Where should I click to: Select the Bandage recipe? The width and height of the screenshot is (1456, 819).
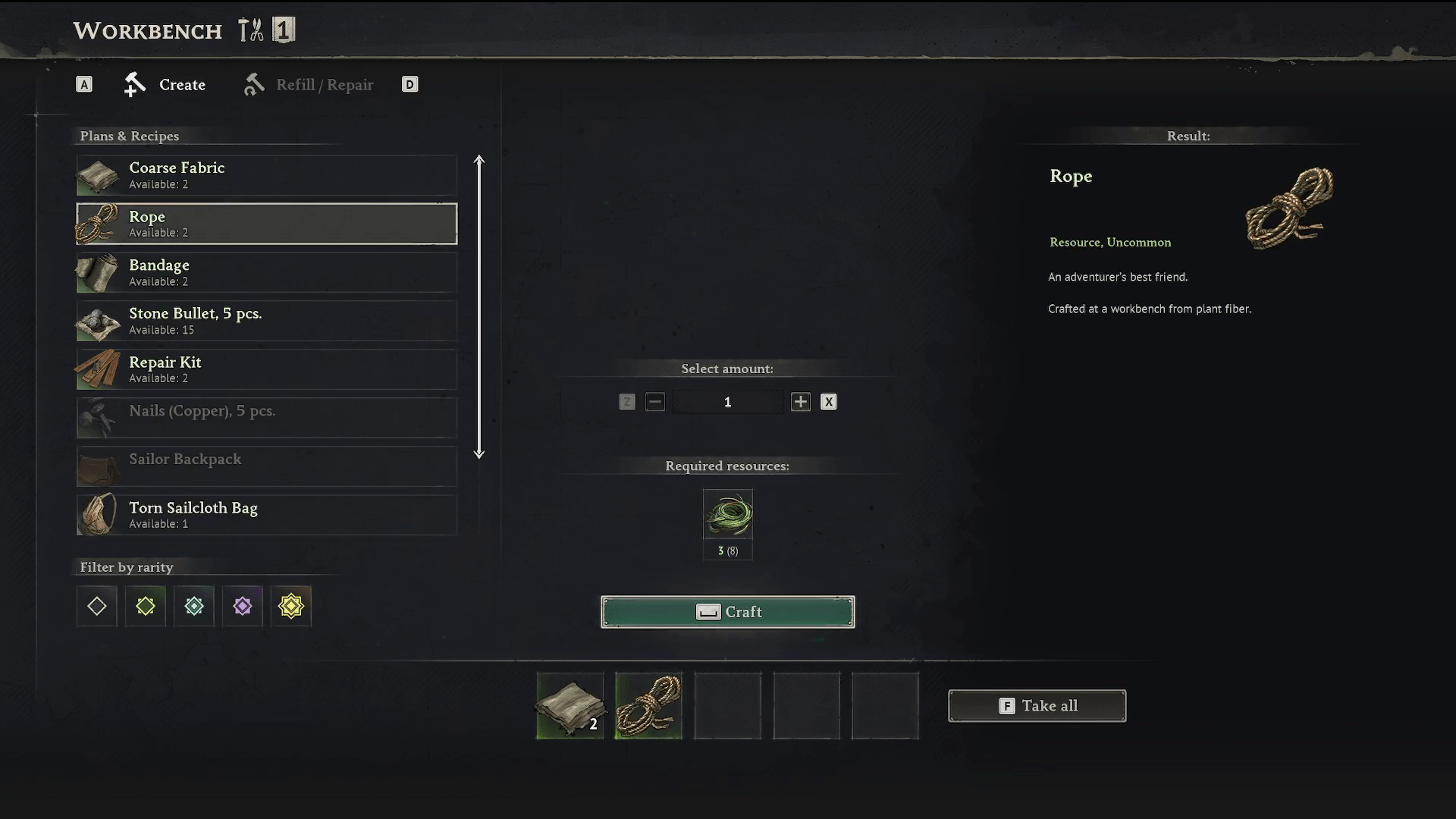click(266, 272)
